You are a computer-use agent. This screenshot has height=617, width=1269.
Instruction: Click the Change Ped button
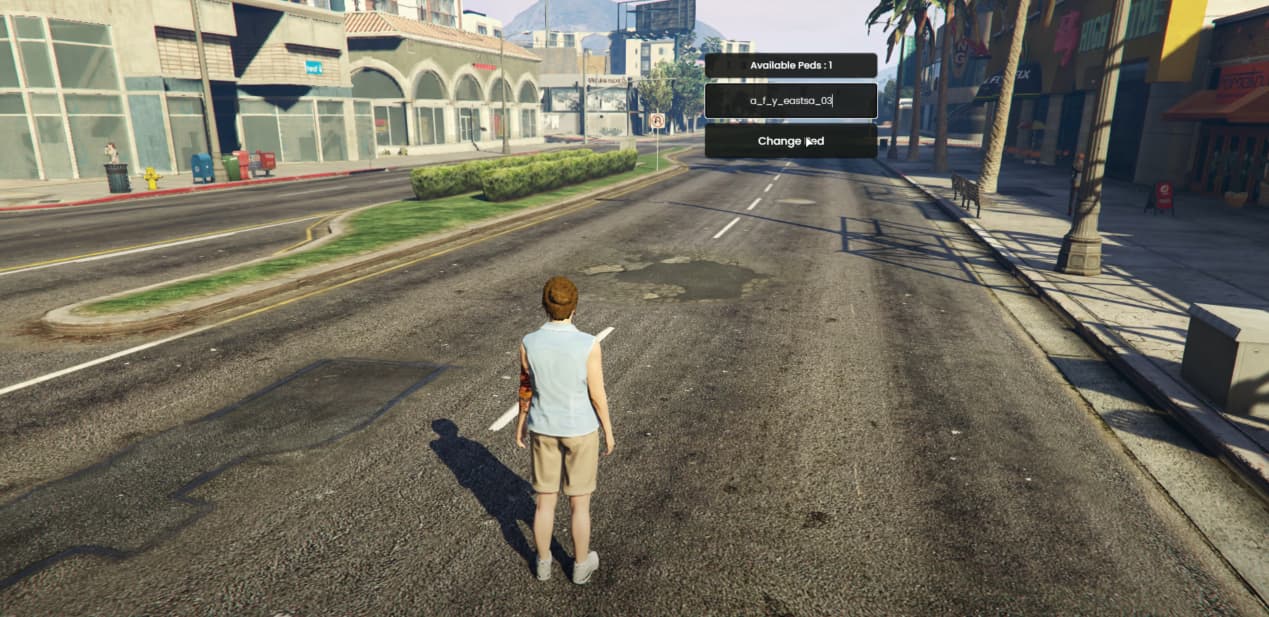pyautogui.click(x=790, y=141)
